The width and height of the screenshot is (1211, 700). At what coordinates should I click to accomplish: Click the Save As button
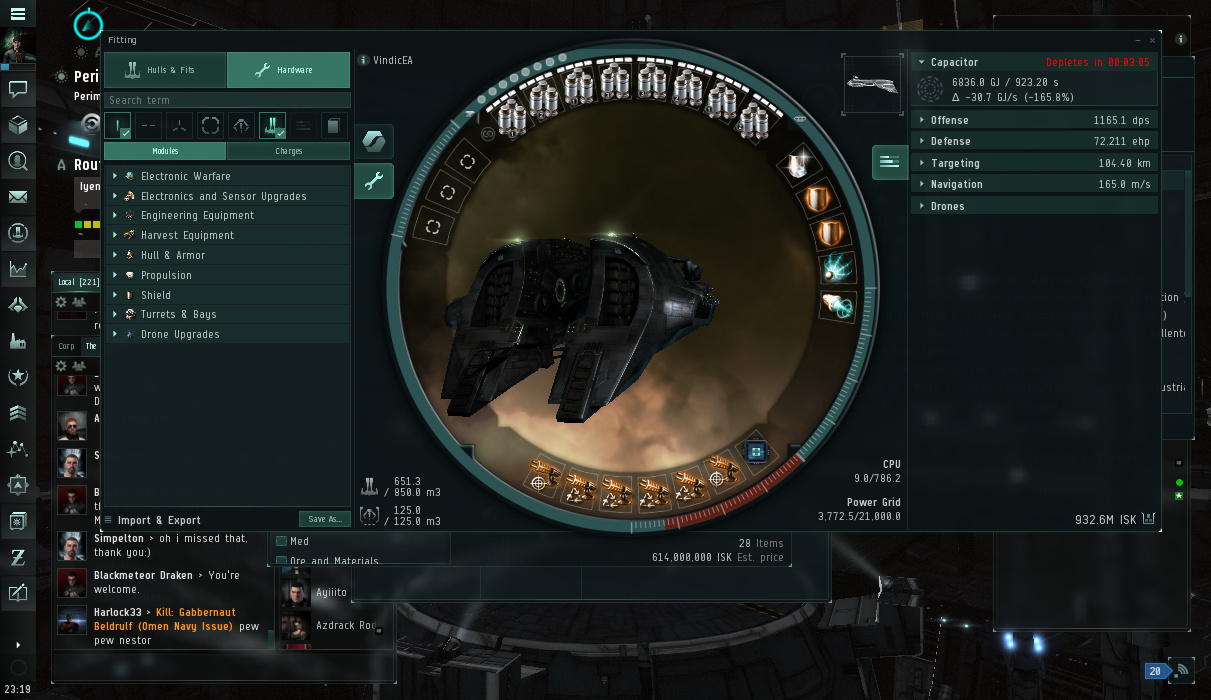[x=324, y=519]
